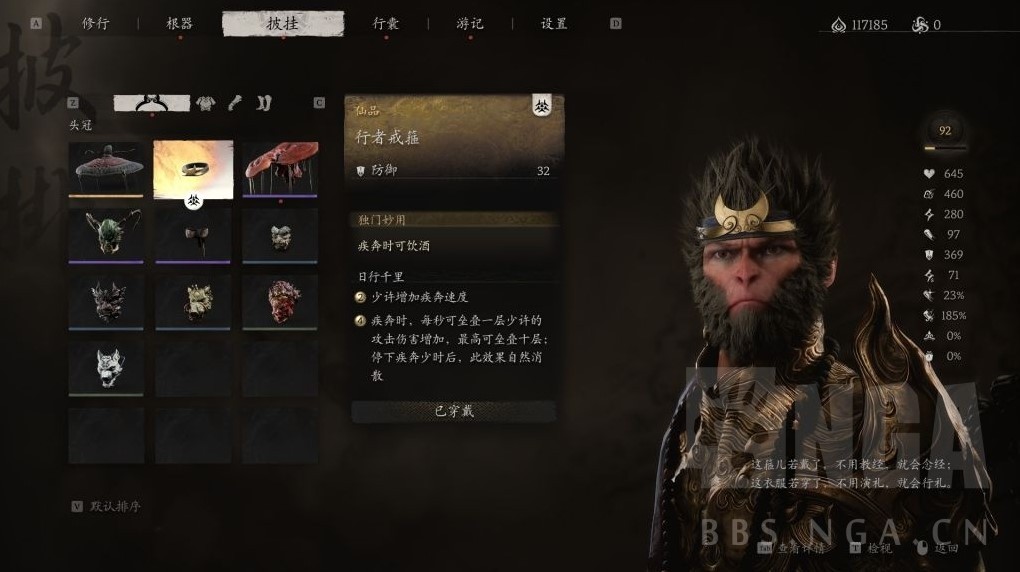Switch to the 根器 tab

[x=180, y=24]
